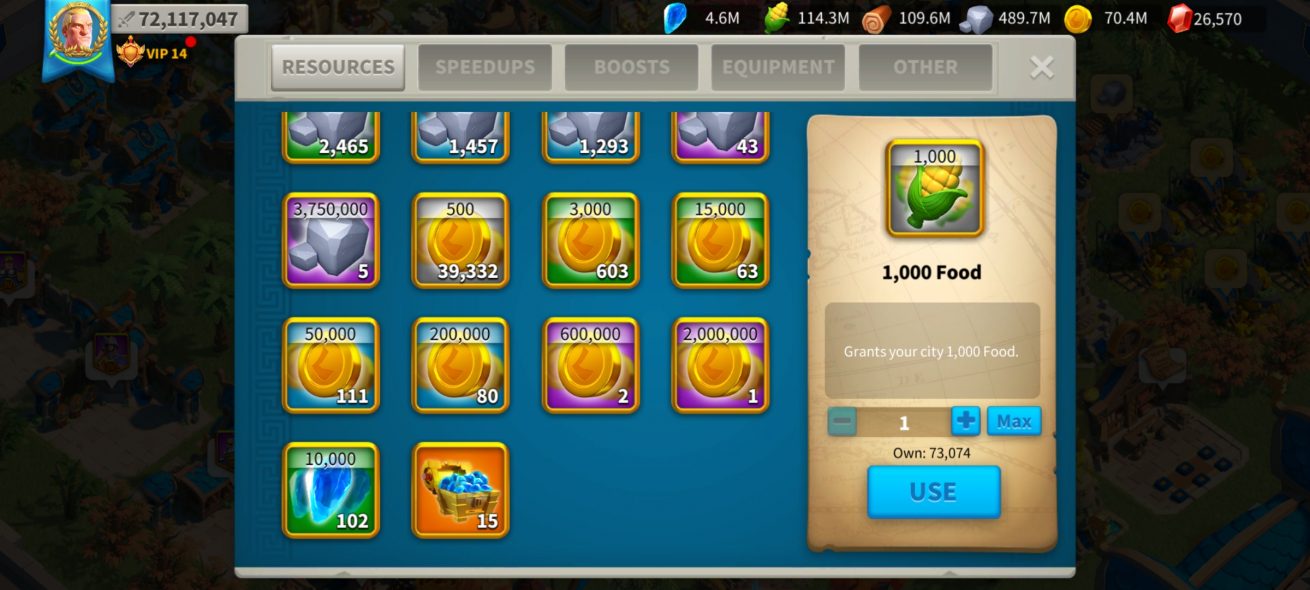Screen dimensions: 1310x590
Task: Close the items window
Action: click(1042, 67)
